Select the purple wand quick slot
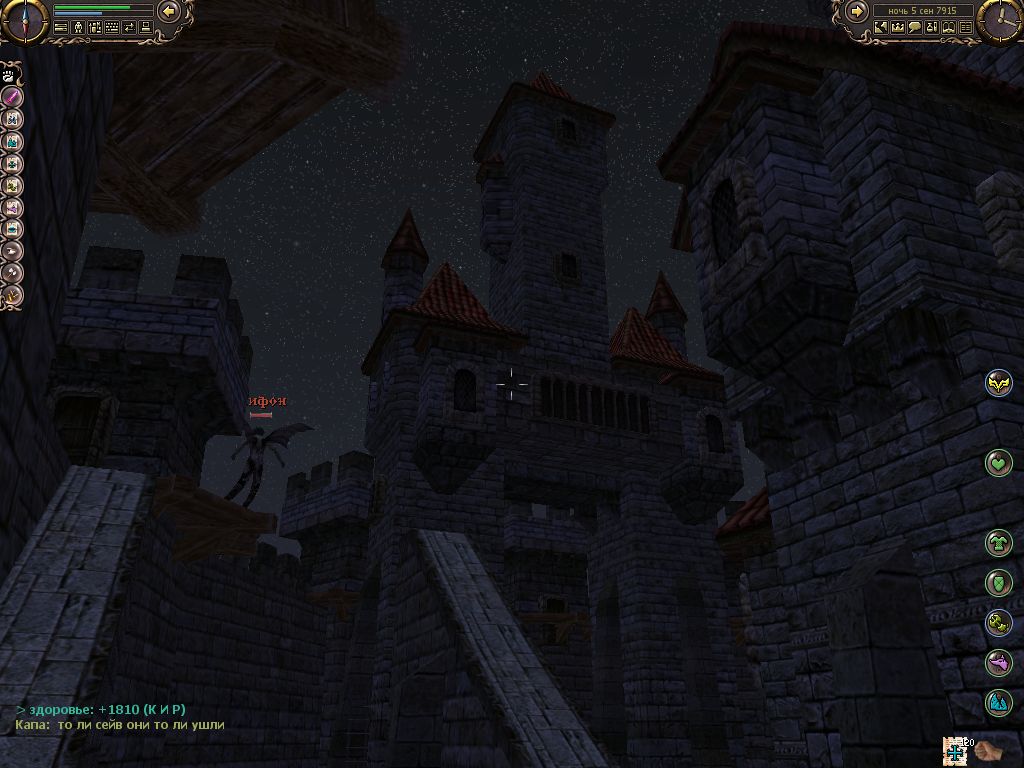The height and width of the screenshot is (768, 1024). [x=13, y=97]
